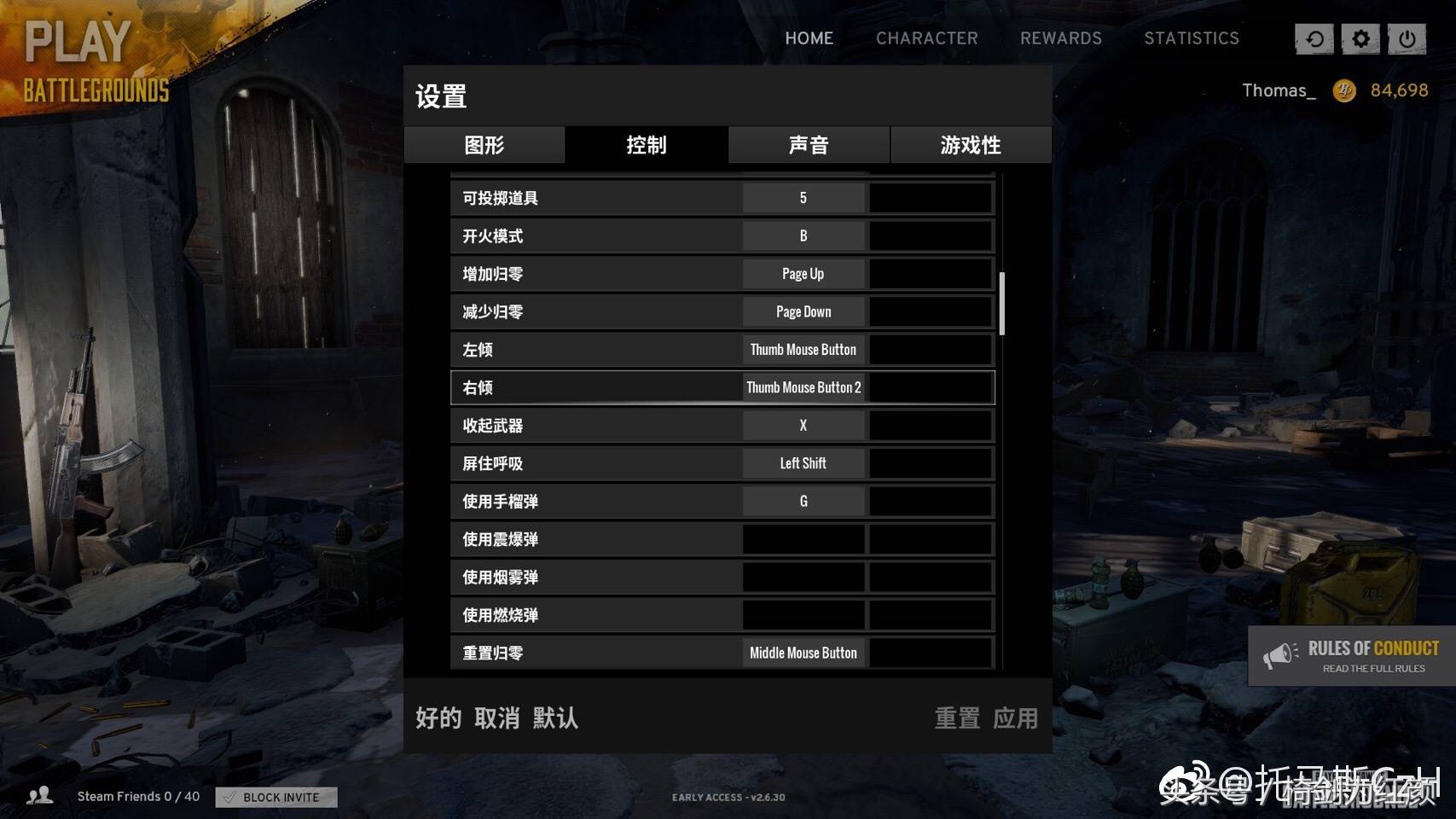Change the Page Up binding for 增加归零
Image resolution: width=1456 pixels, height=819 pixels.
(x=803, y=274)
